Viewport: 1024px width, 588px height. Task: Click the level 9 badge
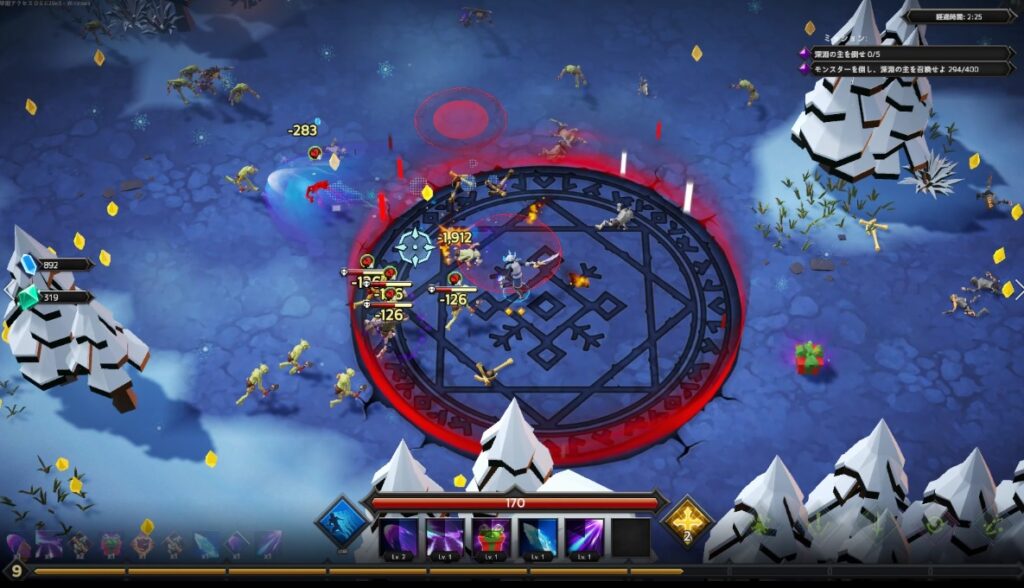tap(16, 571)
